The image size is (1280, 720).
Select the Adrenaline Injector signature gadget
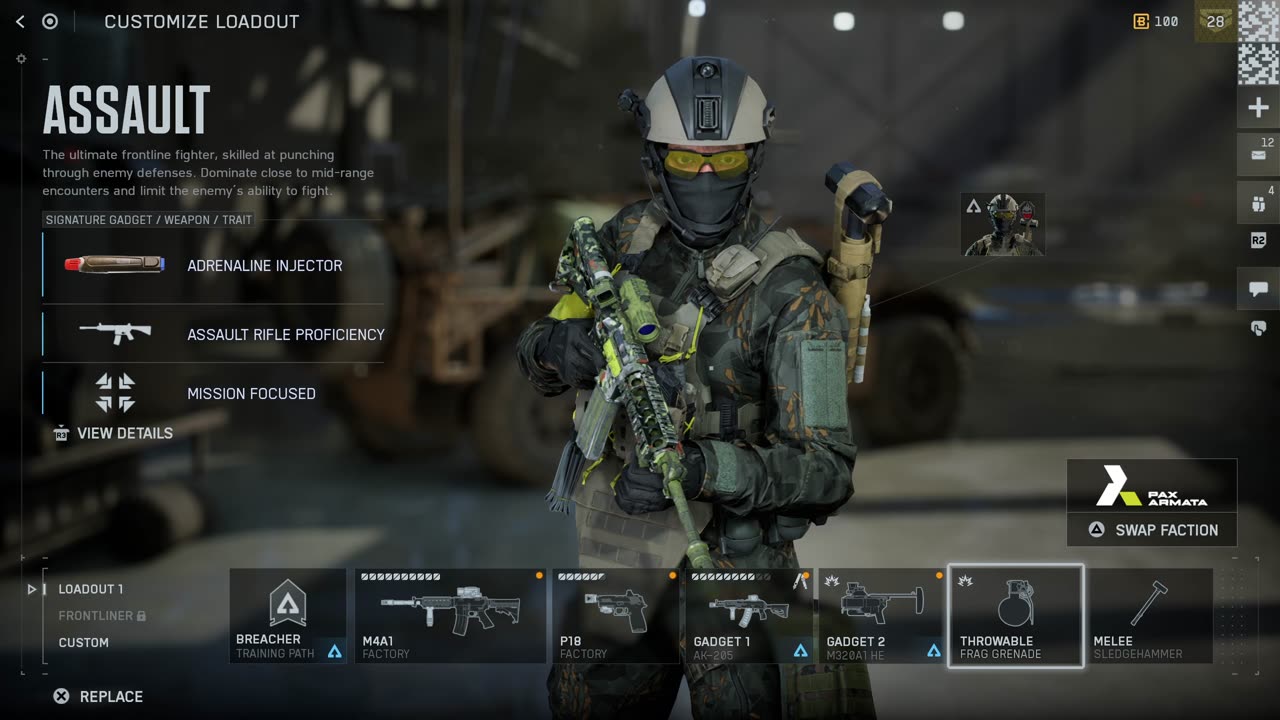coord(213,265)
